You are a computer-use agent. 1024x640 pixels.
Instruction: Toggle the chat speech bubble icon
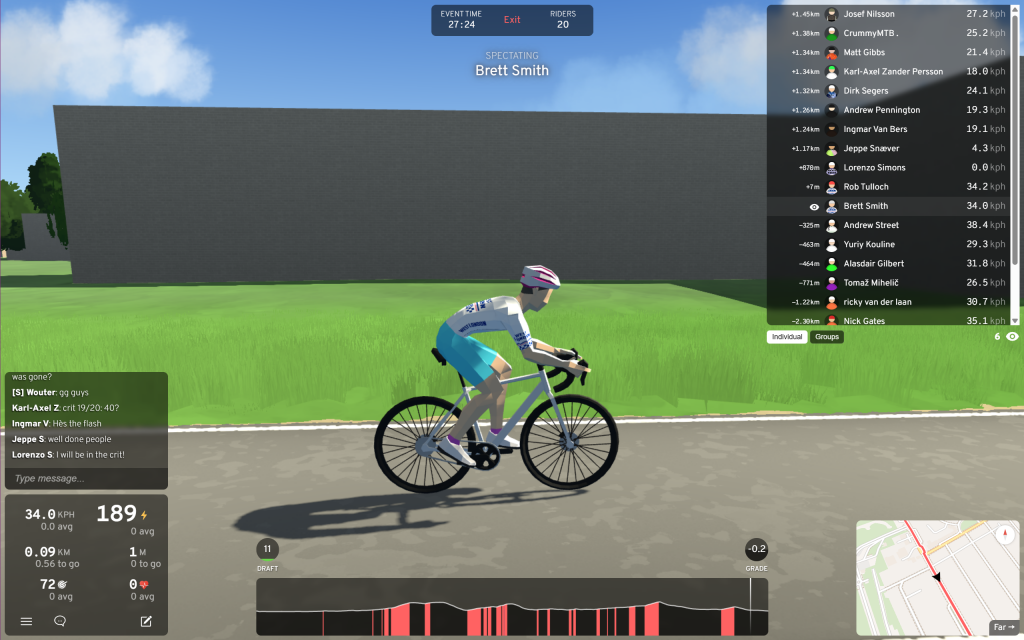point(60,621)
